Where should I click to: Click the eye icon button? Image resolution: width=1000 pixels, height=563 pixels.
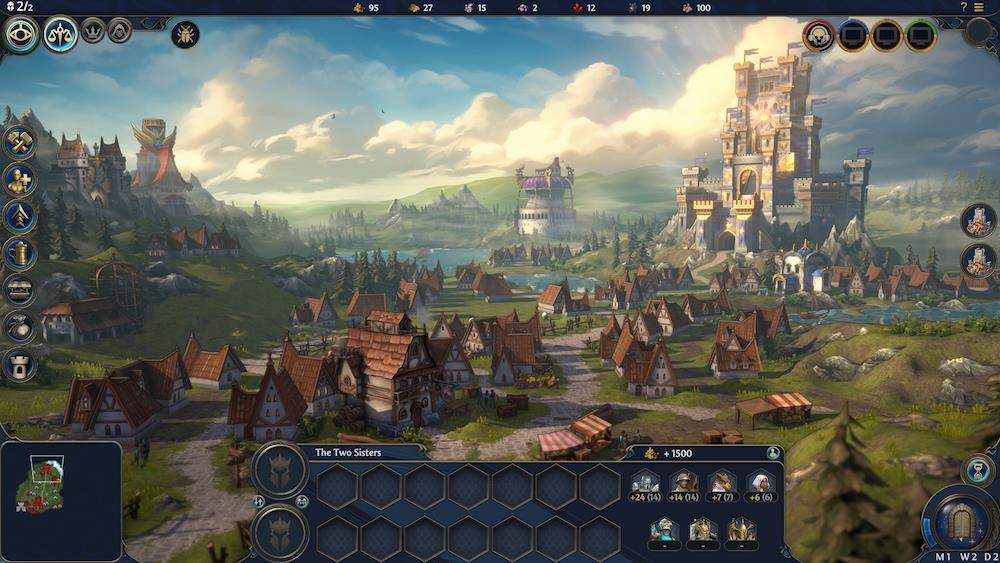(x=21, y=35)
